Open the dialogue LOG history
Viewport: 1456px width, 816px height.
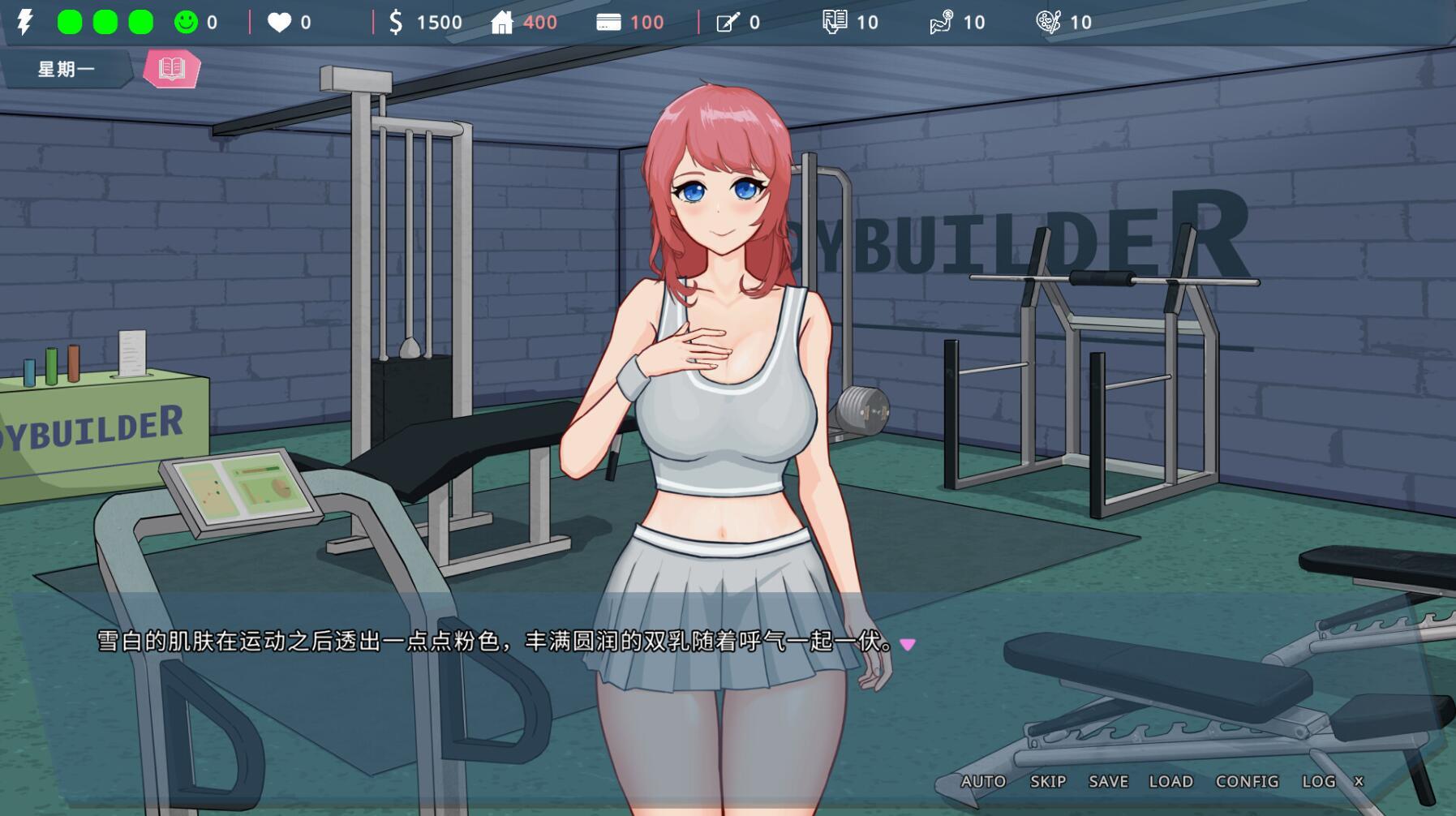click(1321, 781)
